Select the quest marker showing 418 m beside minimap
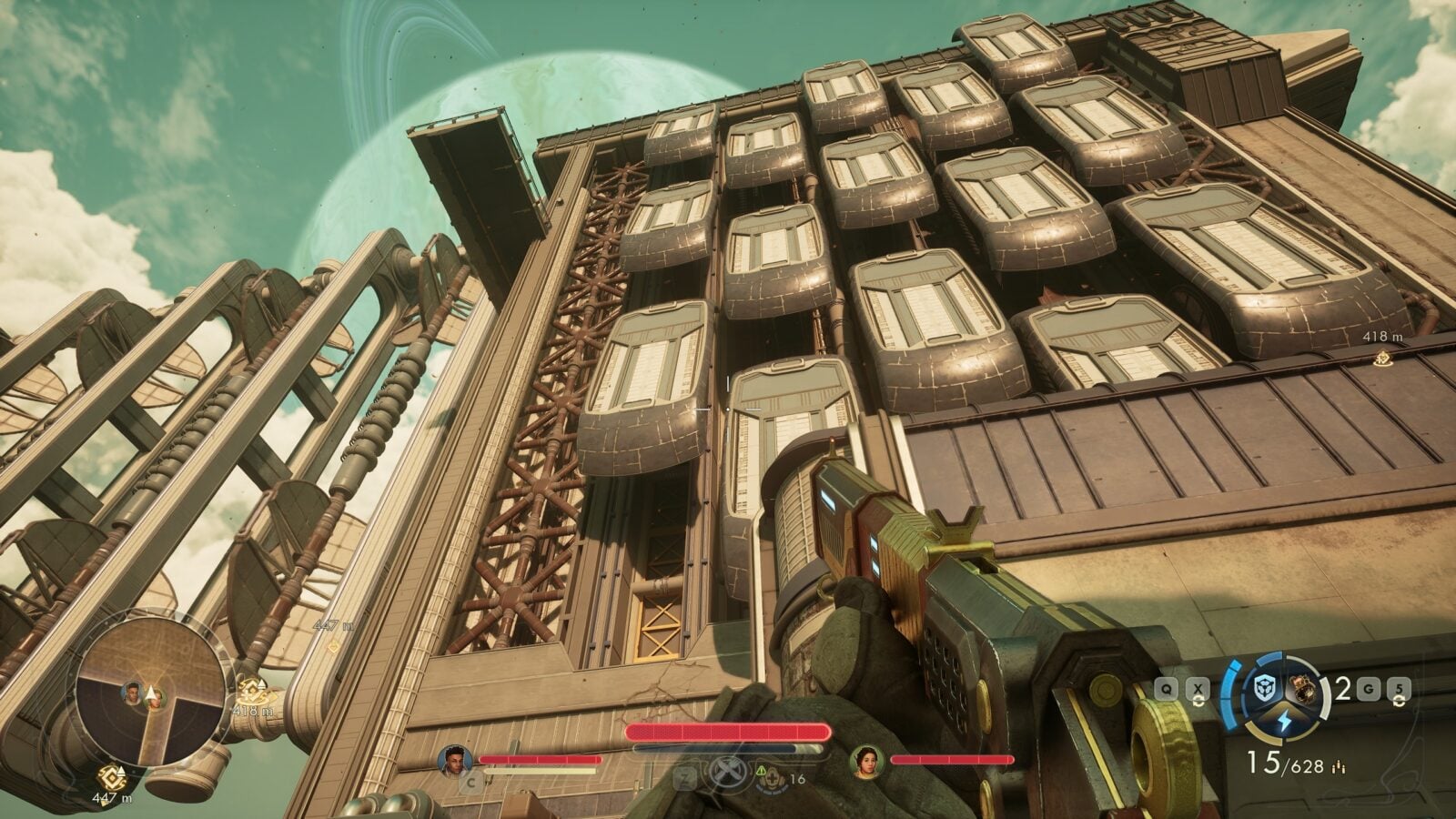 [x=250, y=690]
